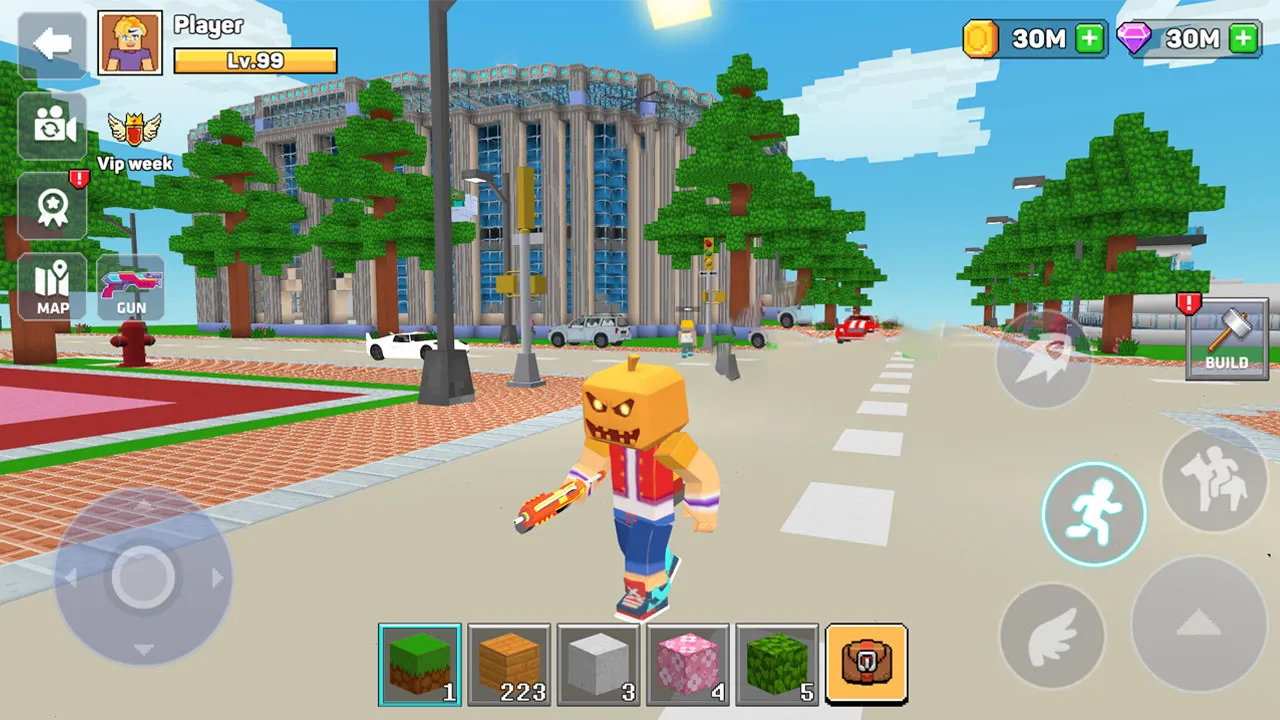
Task: Select the wooden planks slot showing 223
Action: click(509, 664)
